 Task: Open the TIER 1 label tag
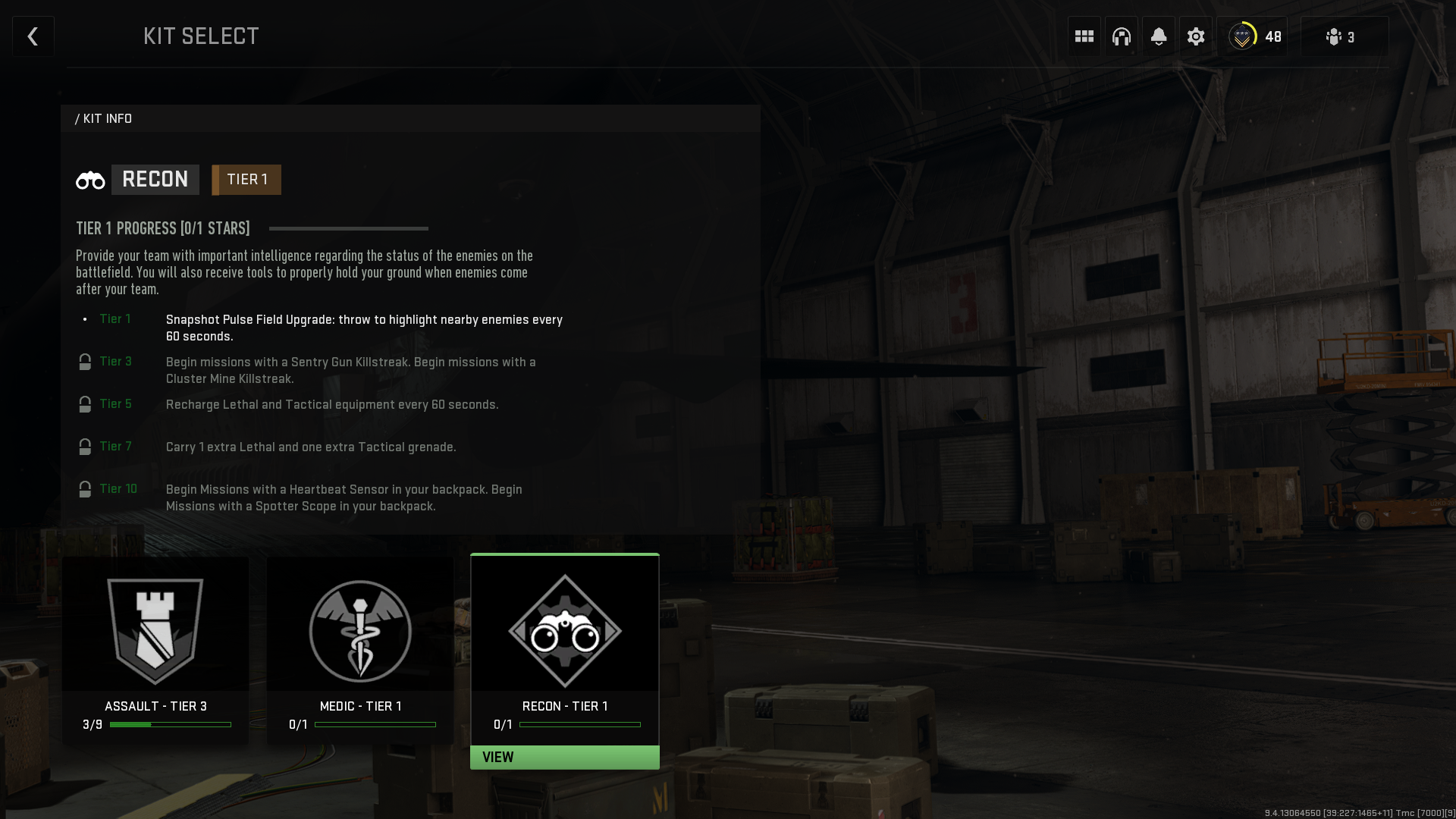(x=246, y=179)
